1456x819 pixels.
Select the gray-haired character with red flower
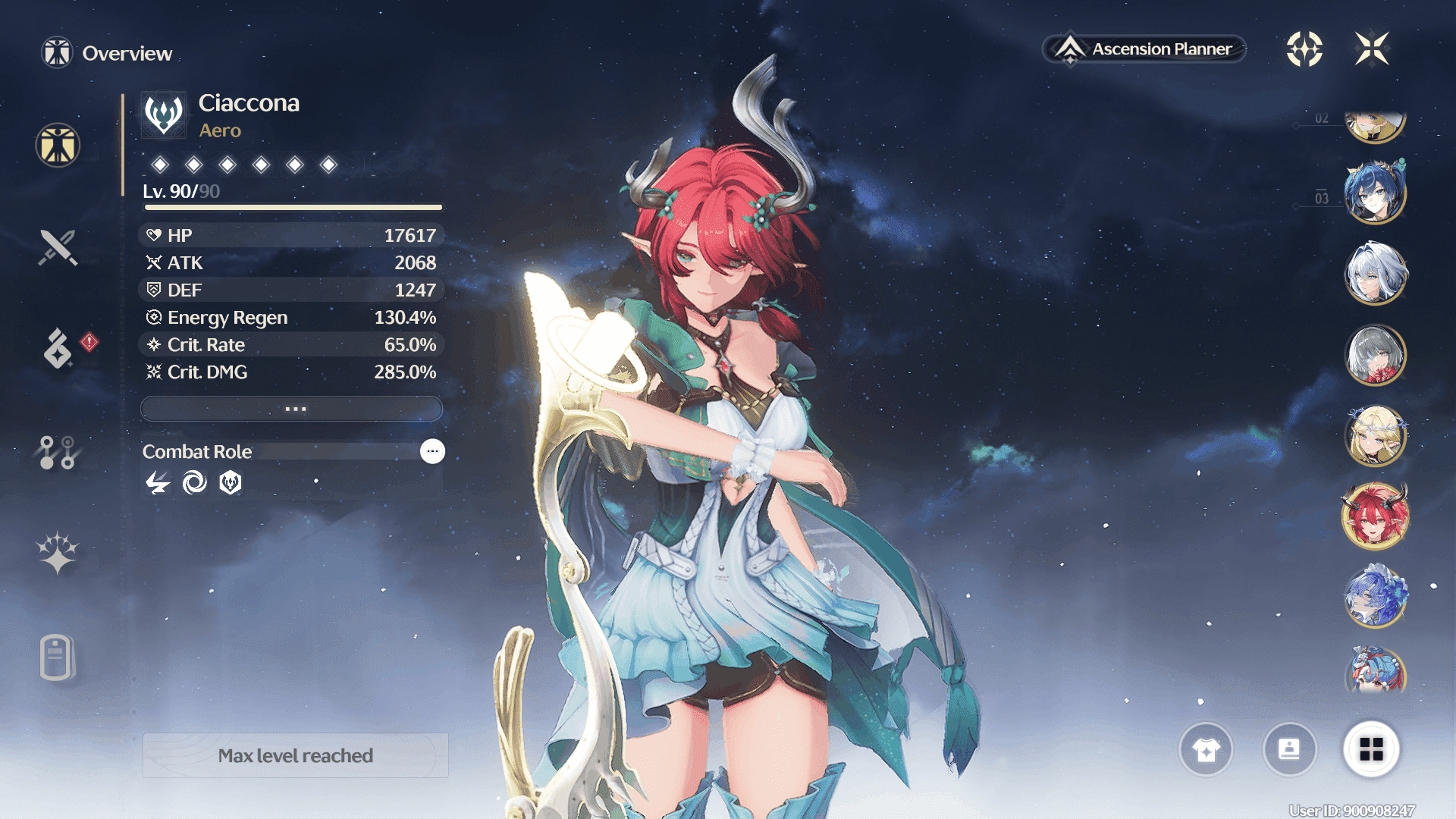click(x=1375, y=355)
